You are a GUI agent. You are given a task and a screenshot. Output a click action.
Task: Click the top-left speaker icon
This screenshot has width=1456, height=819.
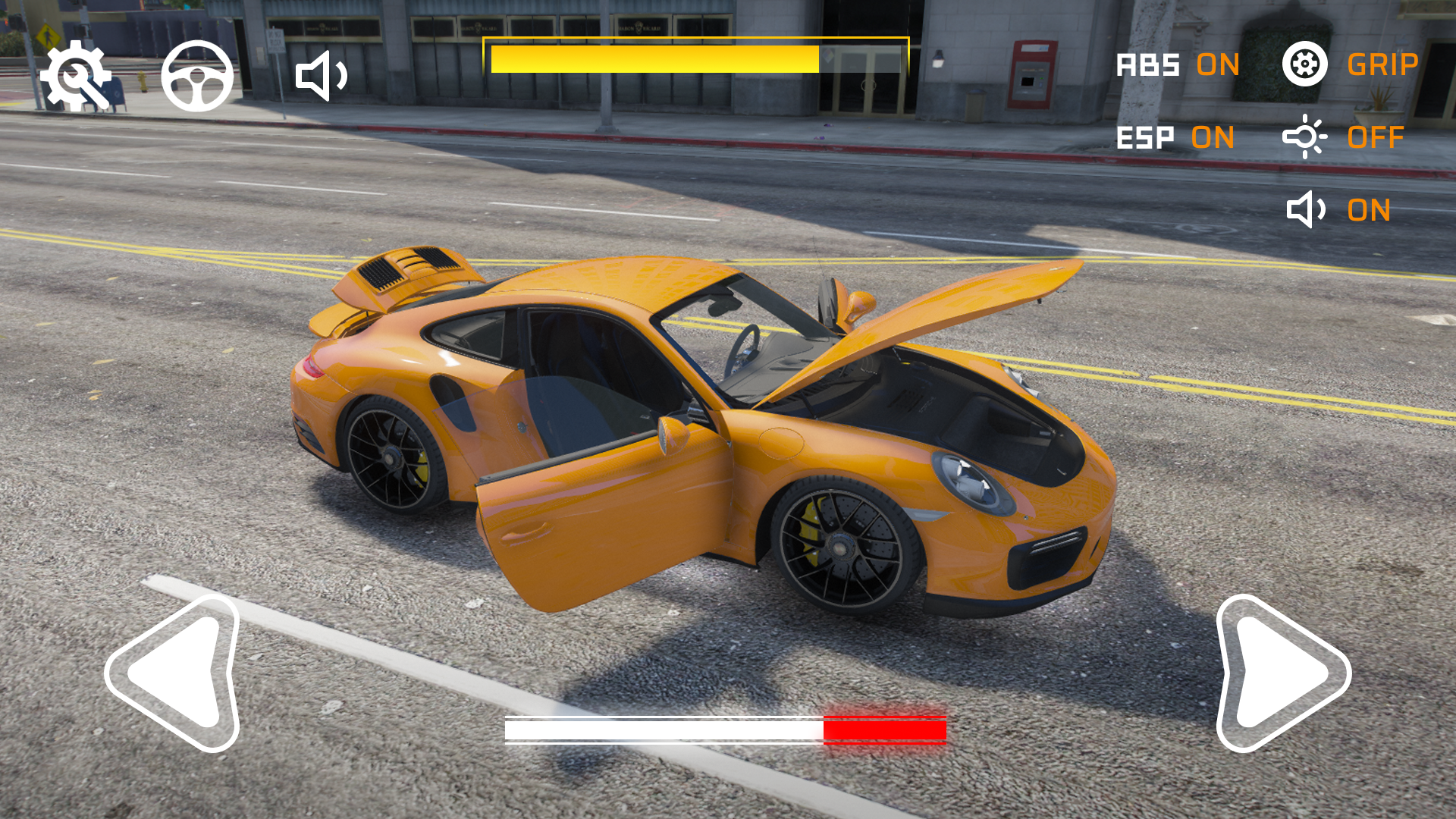click(322, 76)
